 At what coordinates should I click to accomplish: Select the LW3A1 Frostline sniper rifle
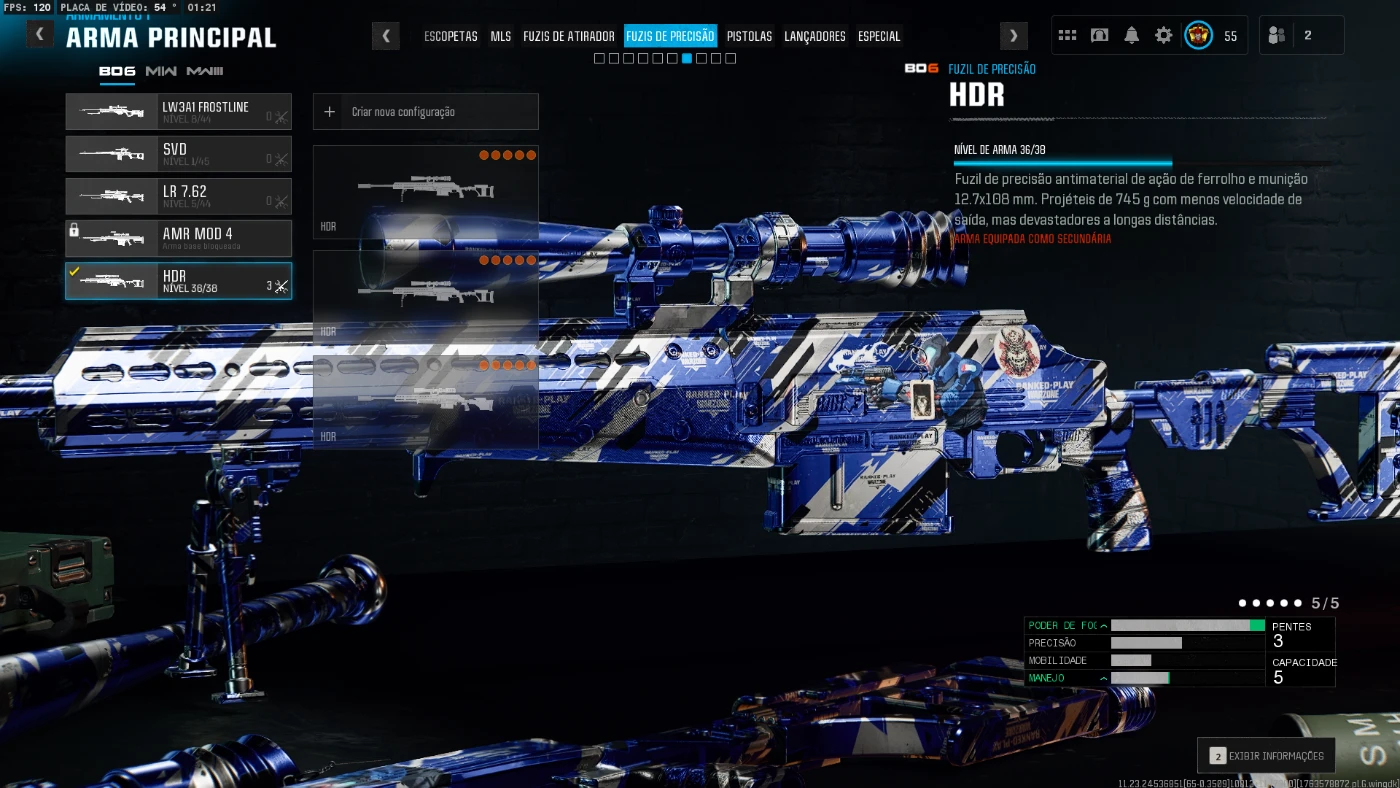pyautogui.click(x=178, y=112)
